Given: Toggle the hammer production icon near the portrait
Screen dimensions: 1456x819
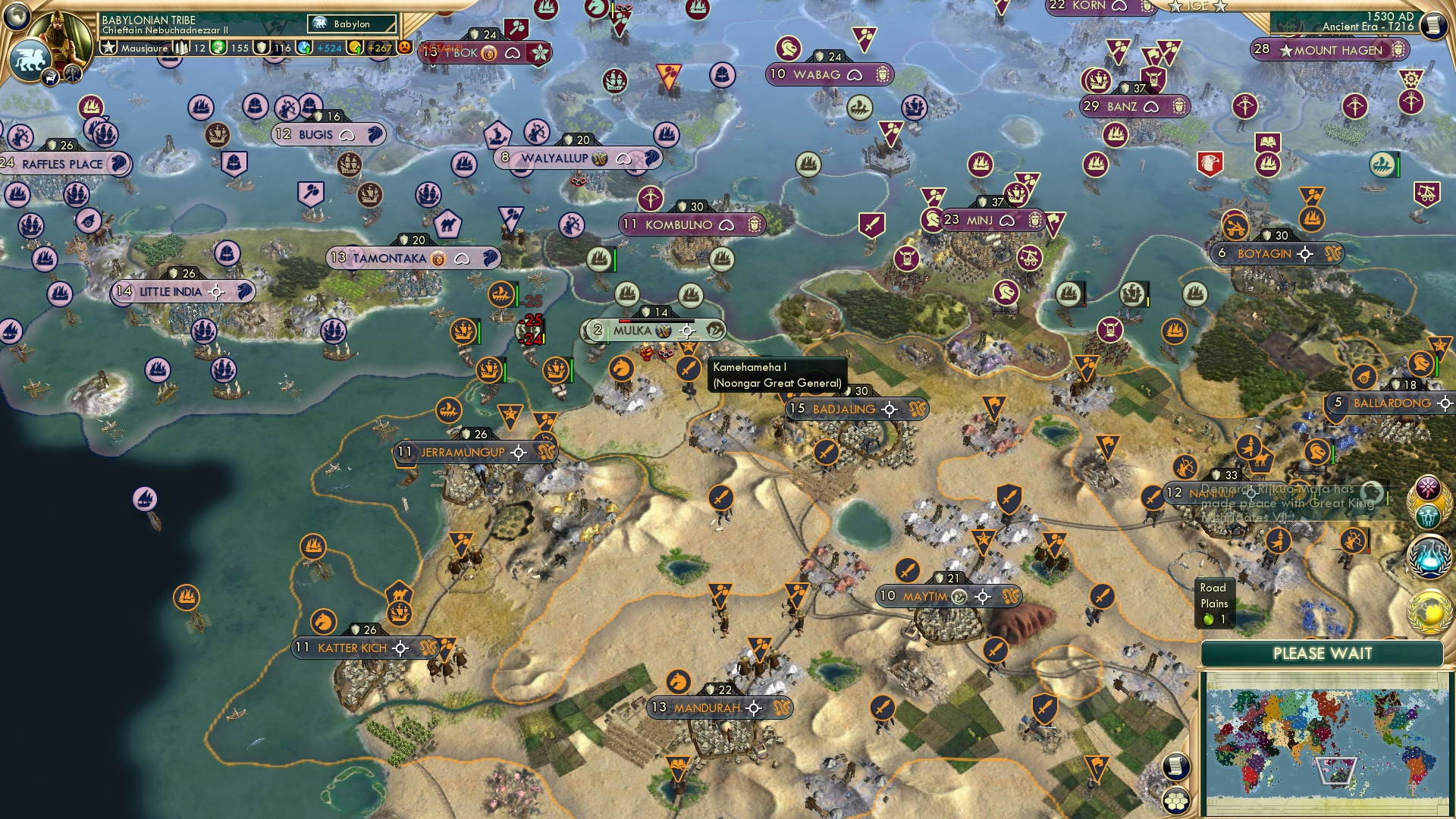Looking at the screenshot, I should [72, 74].
